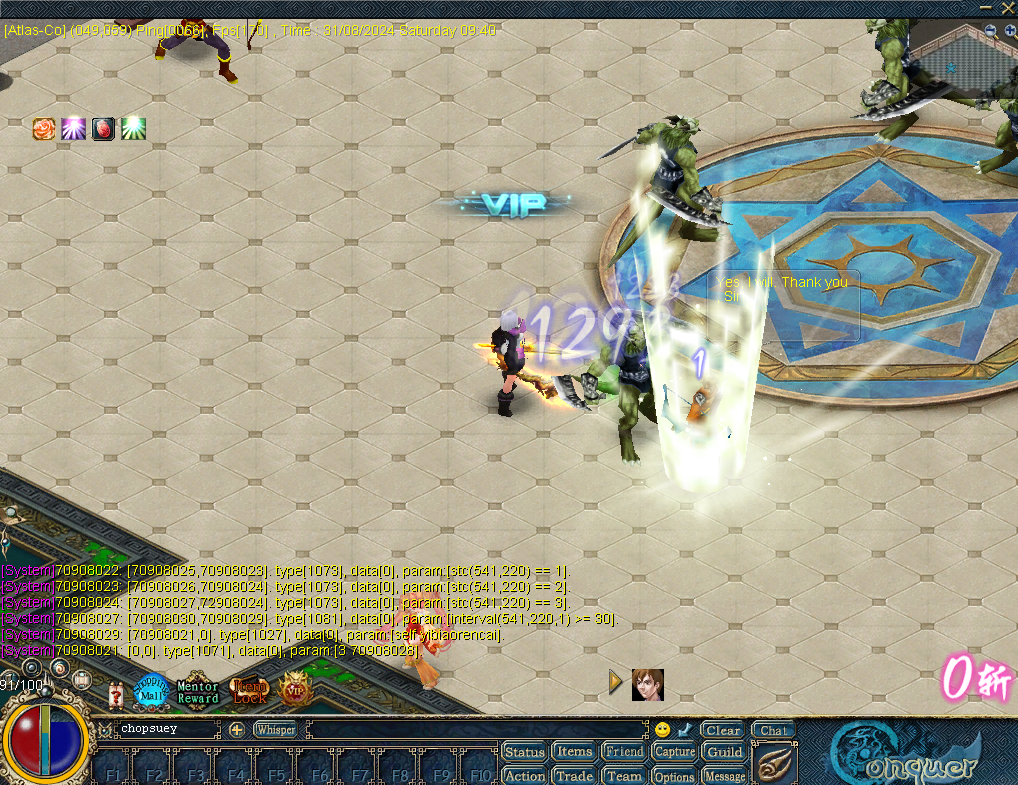This screenshot has height=785, width=1018.
Task: Open the Guild panel
Action: click(x=724, y=752)
